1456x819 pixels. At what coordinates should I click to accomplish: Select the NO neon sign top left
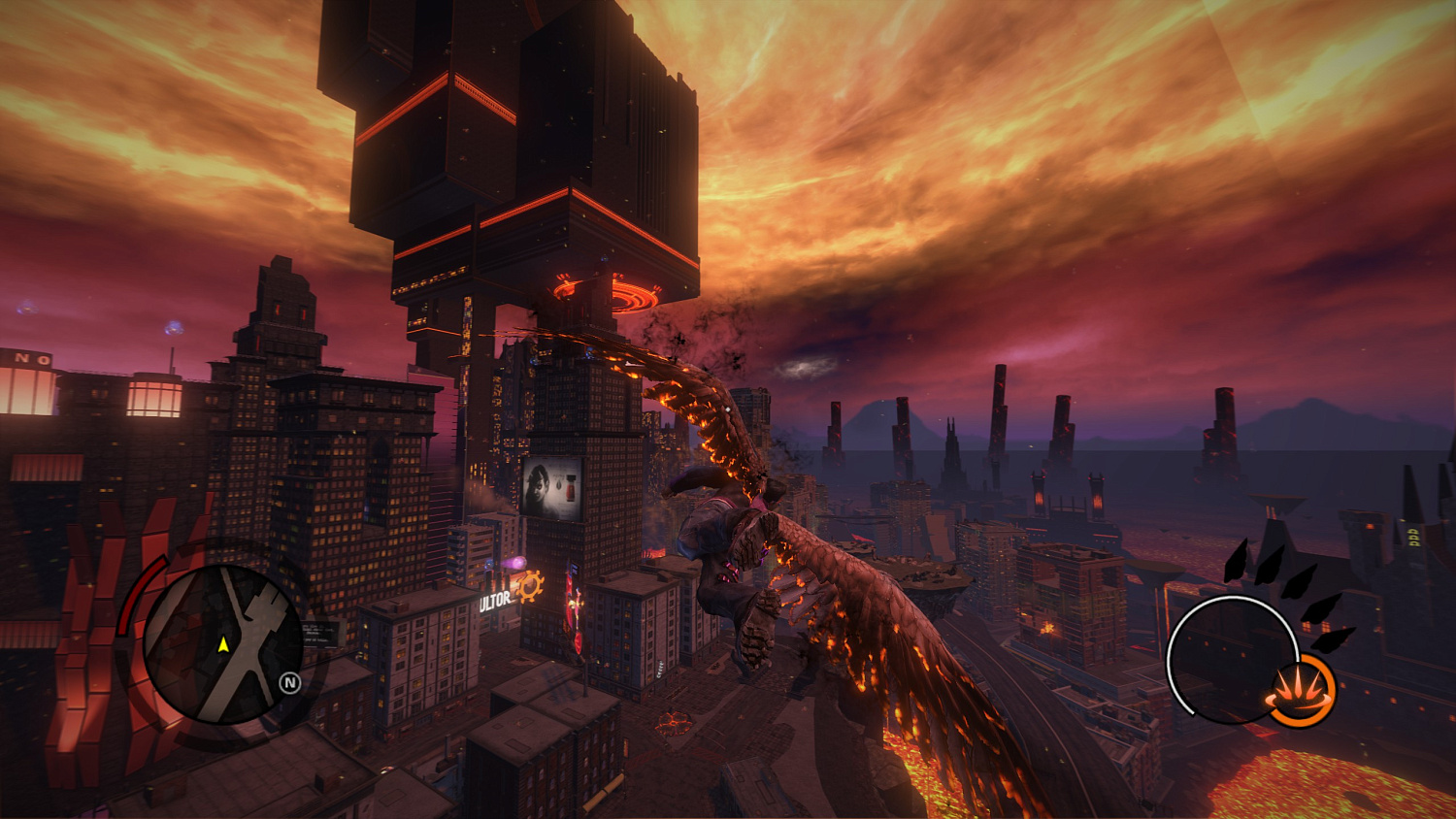point(29,358)
